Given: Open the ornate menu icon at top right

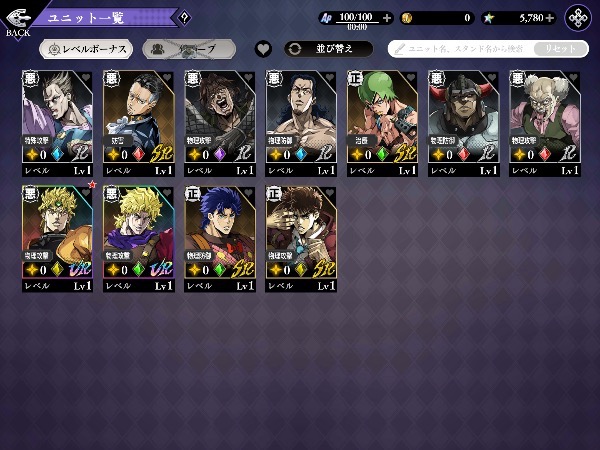Looking at the screenshot, I should 579,18.
